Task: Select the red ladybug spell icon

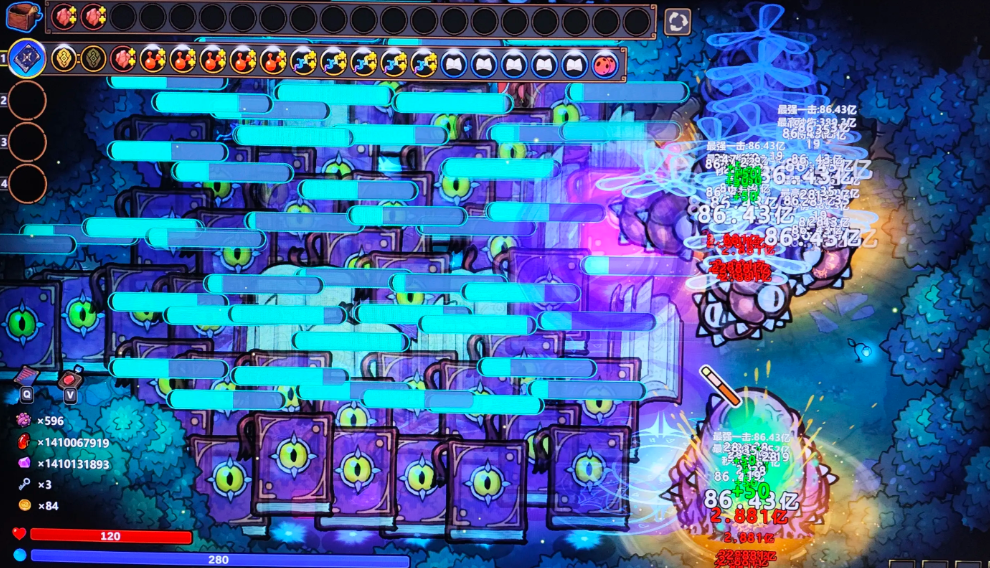Action: pyautogui.click(x=604, y=63)
